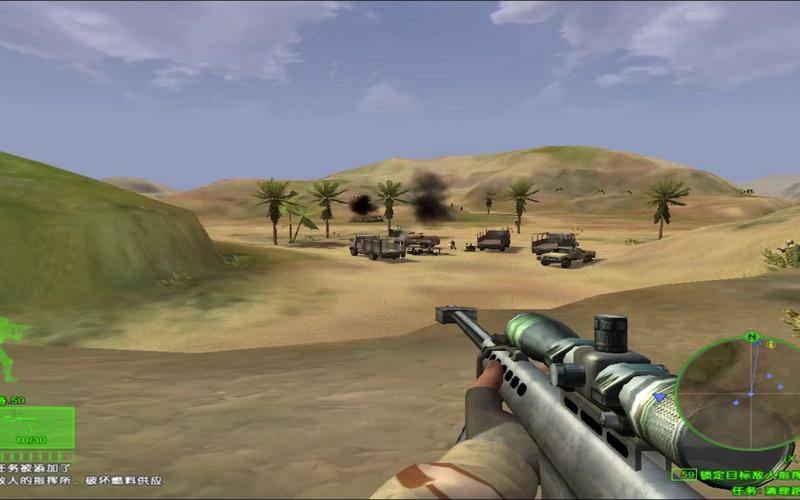Viewport: 800px width, 500px height.
Task: Select the yellow waypoint marker on radar
Action: [x=771, y=344]
